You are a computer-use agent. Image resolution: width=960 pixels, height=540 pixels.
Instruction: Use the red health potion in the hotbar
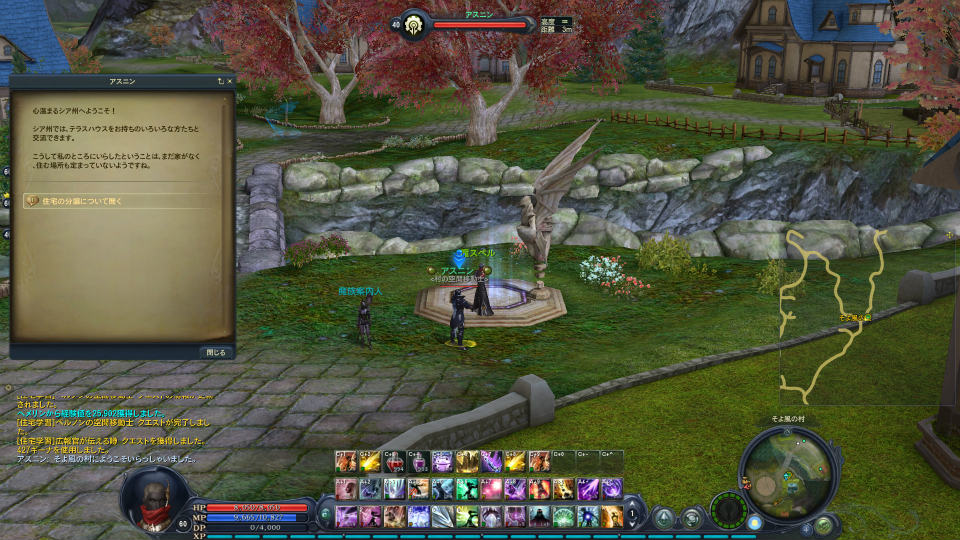[x=395, y=462]
